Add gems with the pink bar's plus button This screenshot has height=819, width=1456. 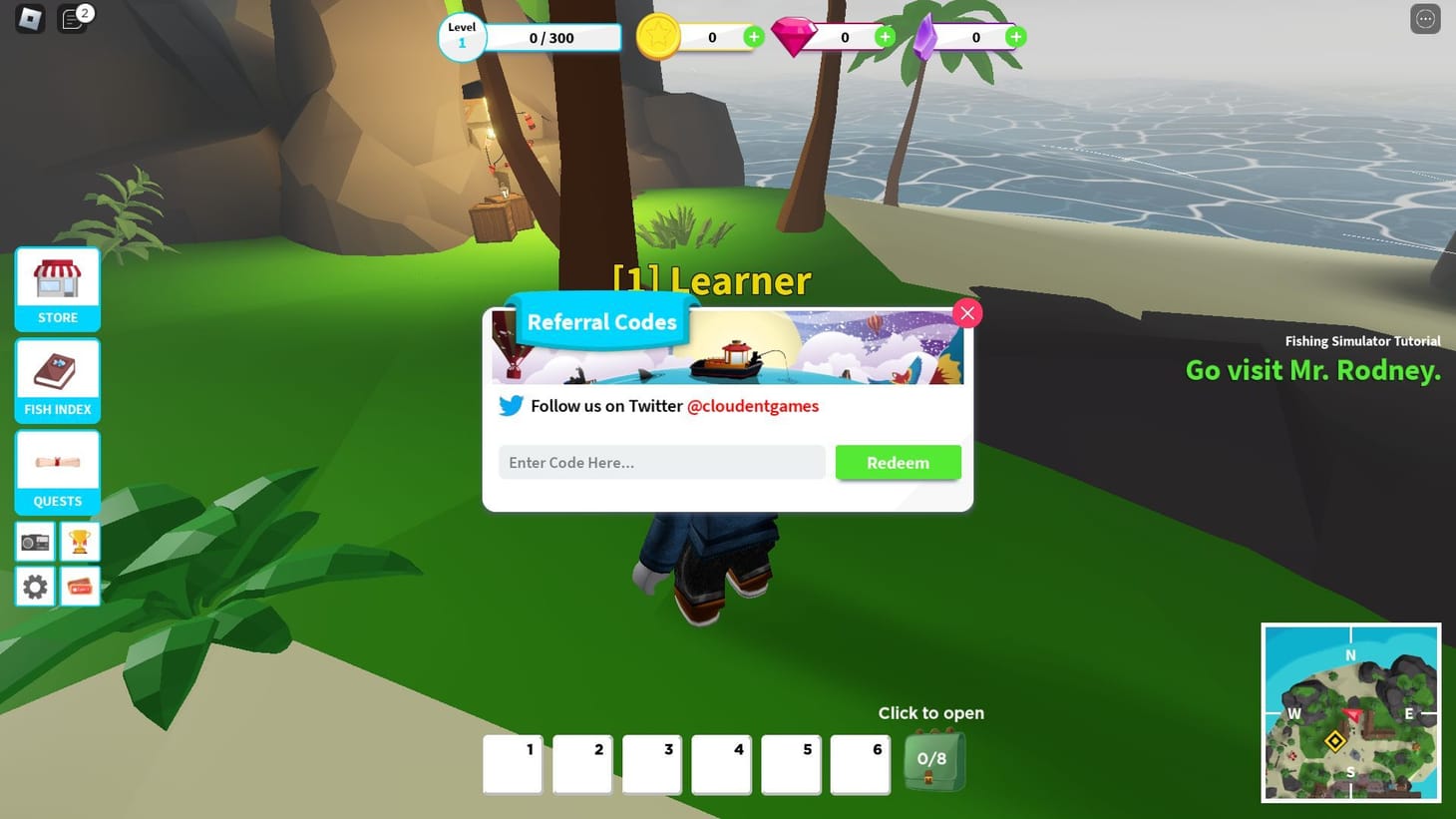point(885,37)
